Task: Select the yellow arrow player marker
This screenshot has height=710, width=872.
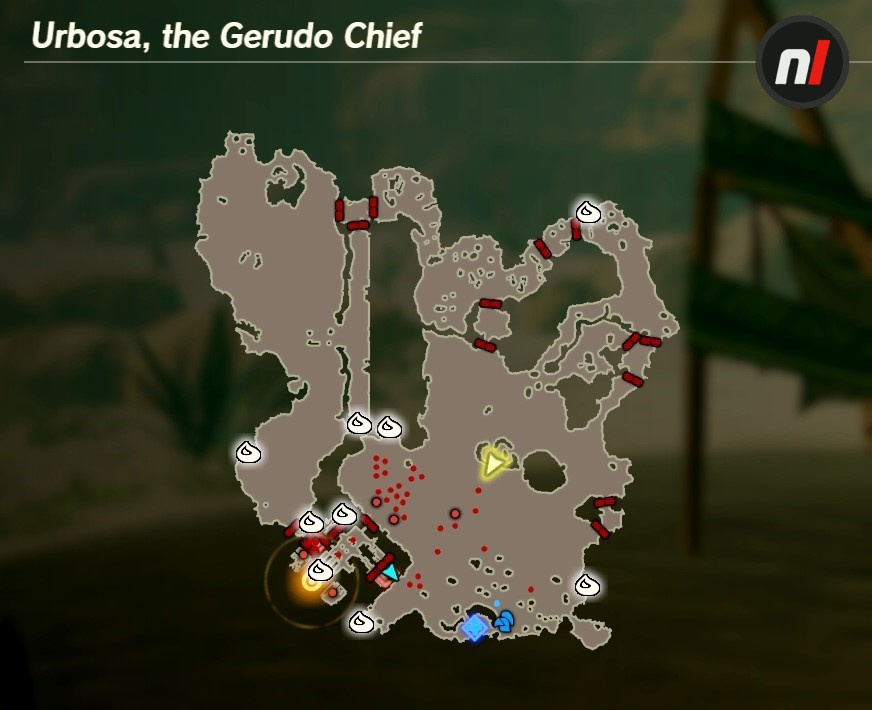Action: [492, 463]
